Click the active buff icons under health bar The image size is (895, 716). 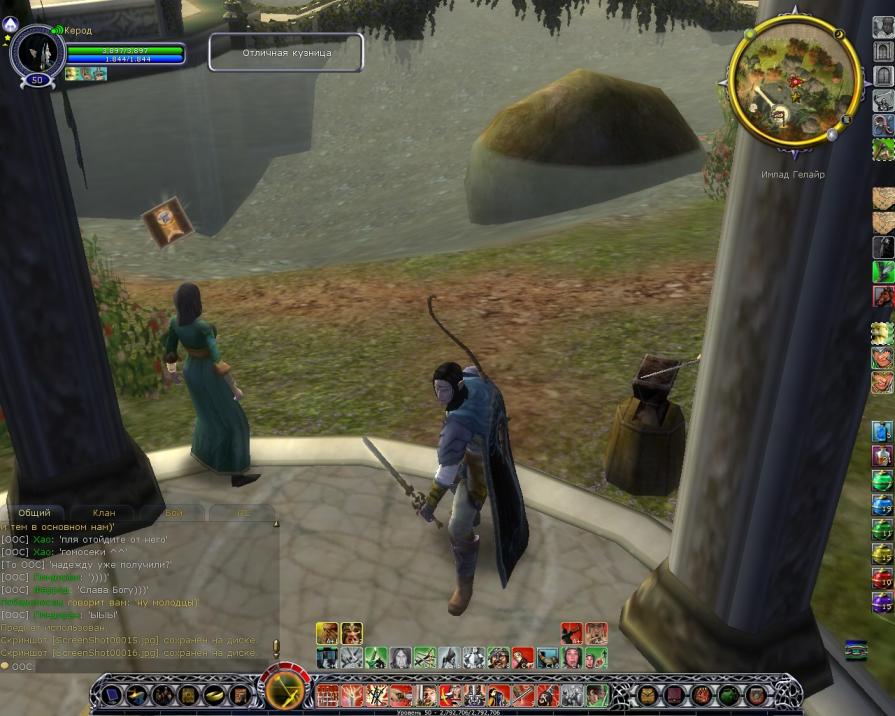click(86, 74)
